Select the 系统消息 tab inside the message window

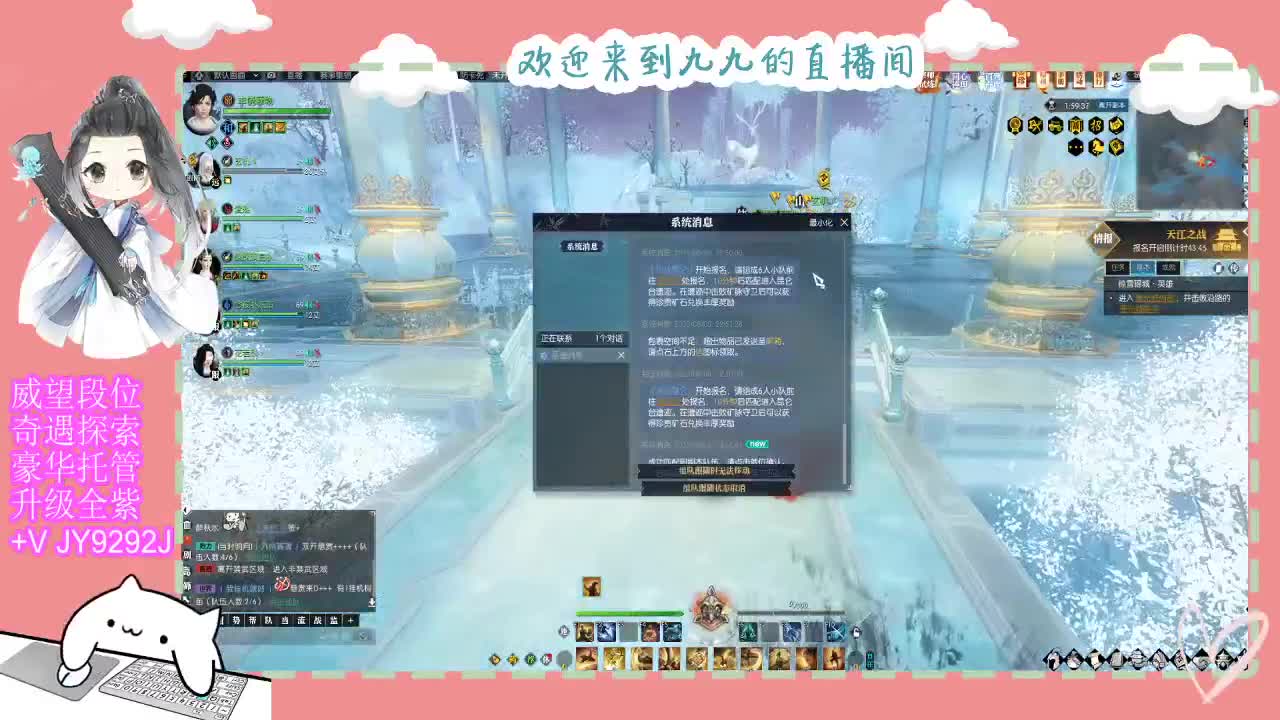(x=582, y=246)
